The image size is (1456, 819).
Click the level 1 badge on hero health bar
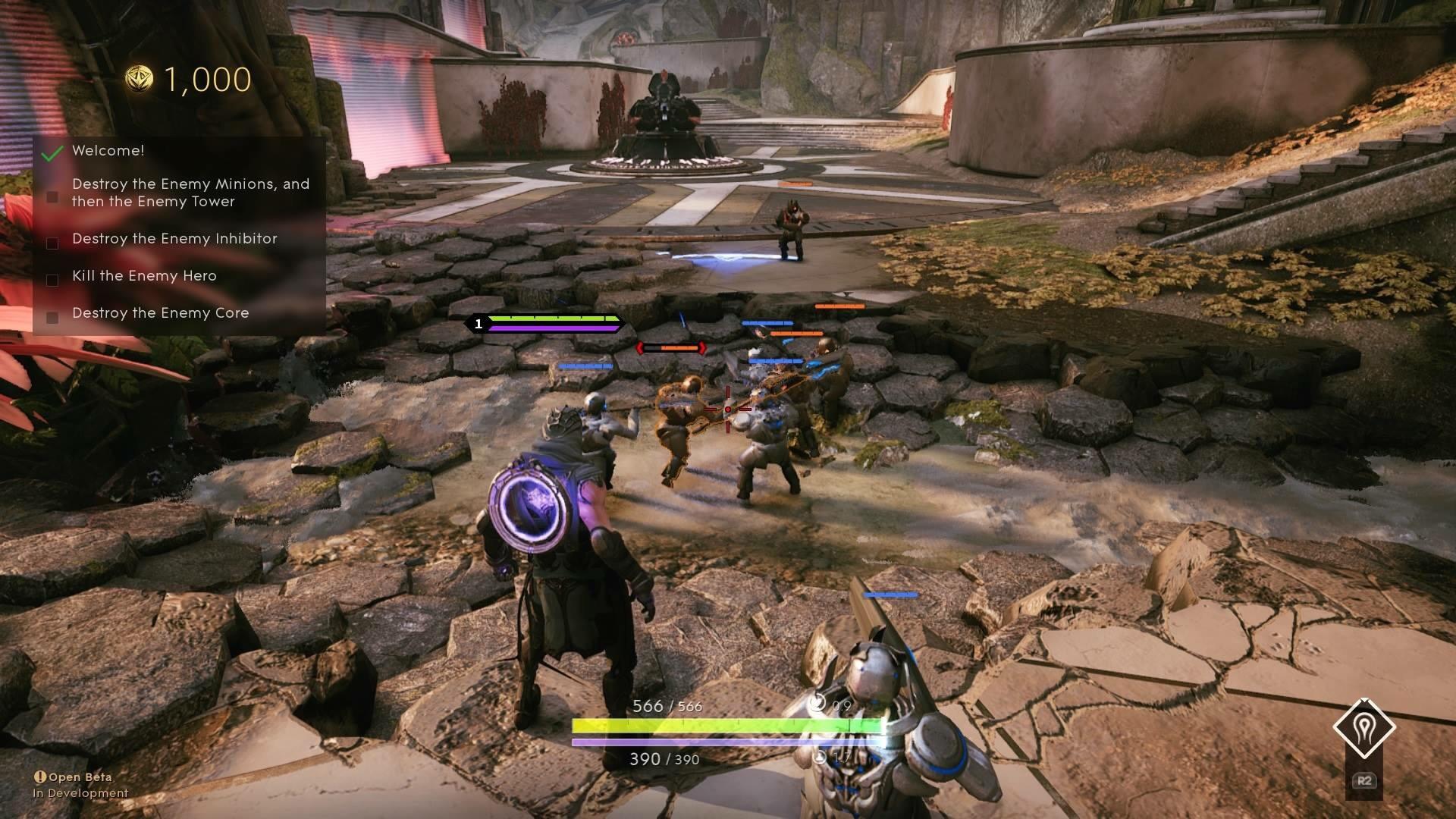tap(478, 323)
